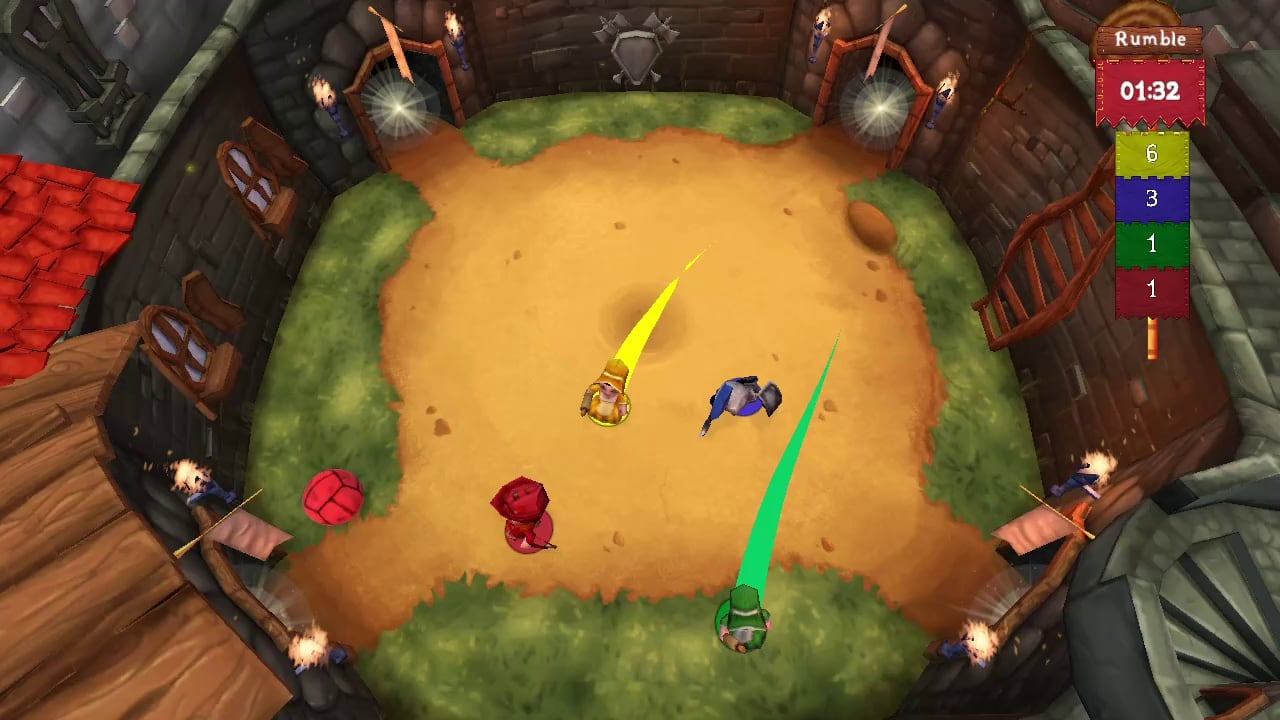Click the Rumble wooden sign banner
Image resolution: width=1280 pixels, height=720 pixels.
(1146, 40)
